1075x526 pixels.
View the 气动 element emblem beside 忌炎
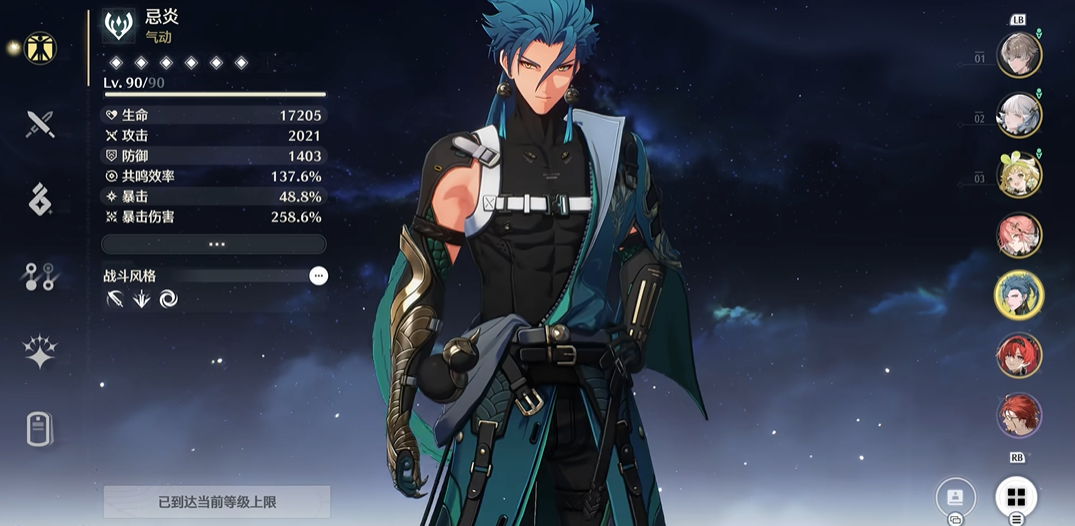(x=119, y=27)
